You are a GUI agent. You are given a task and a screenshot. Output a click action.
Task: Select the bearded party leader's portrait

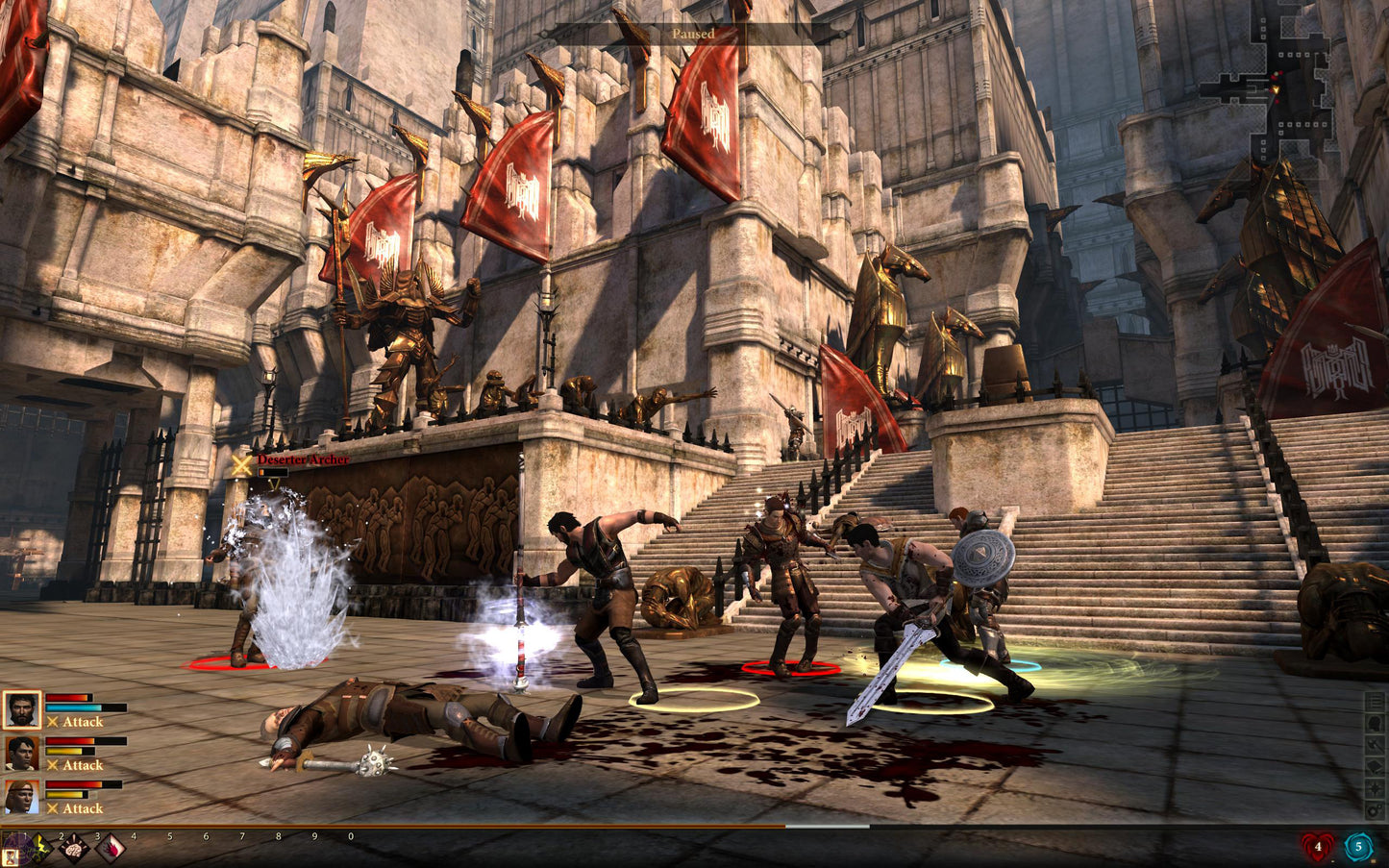point(21,710)
